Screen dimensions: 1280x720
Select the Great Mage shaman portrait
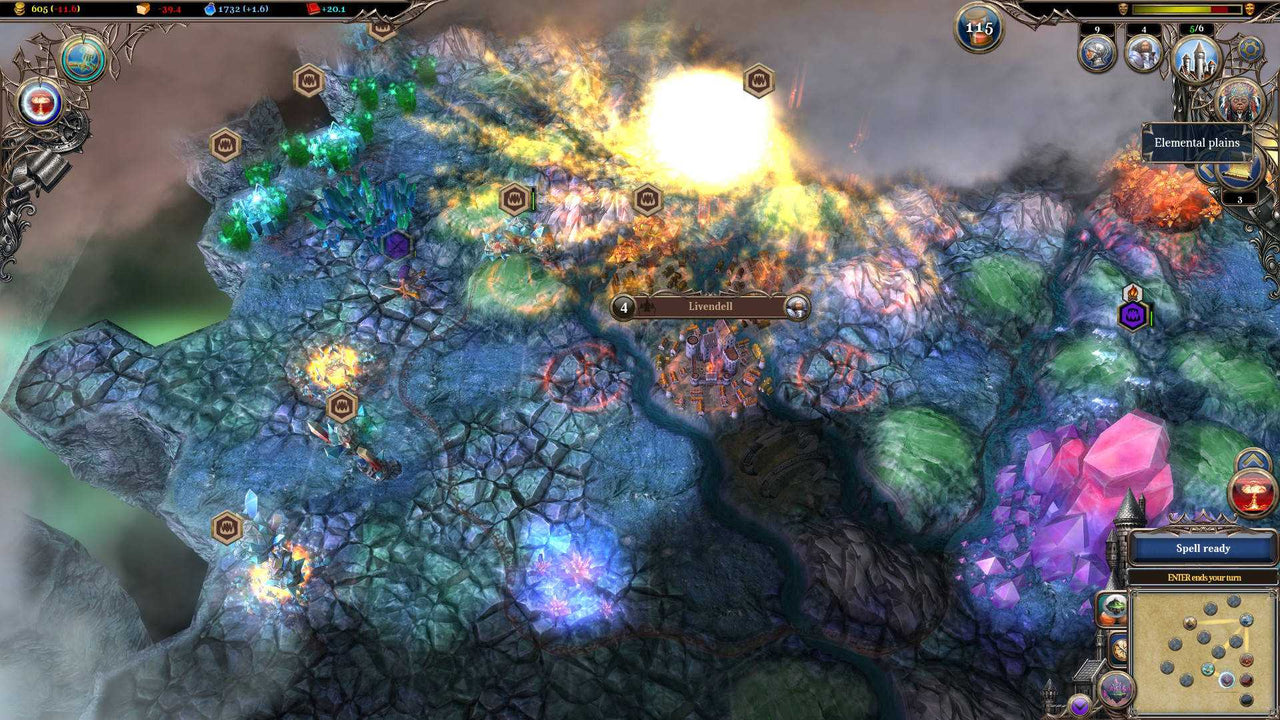[x=1238, y=100]
